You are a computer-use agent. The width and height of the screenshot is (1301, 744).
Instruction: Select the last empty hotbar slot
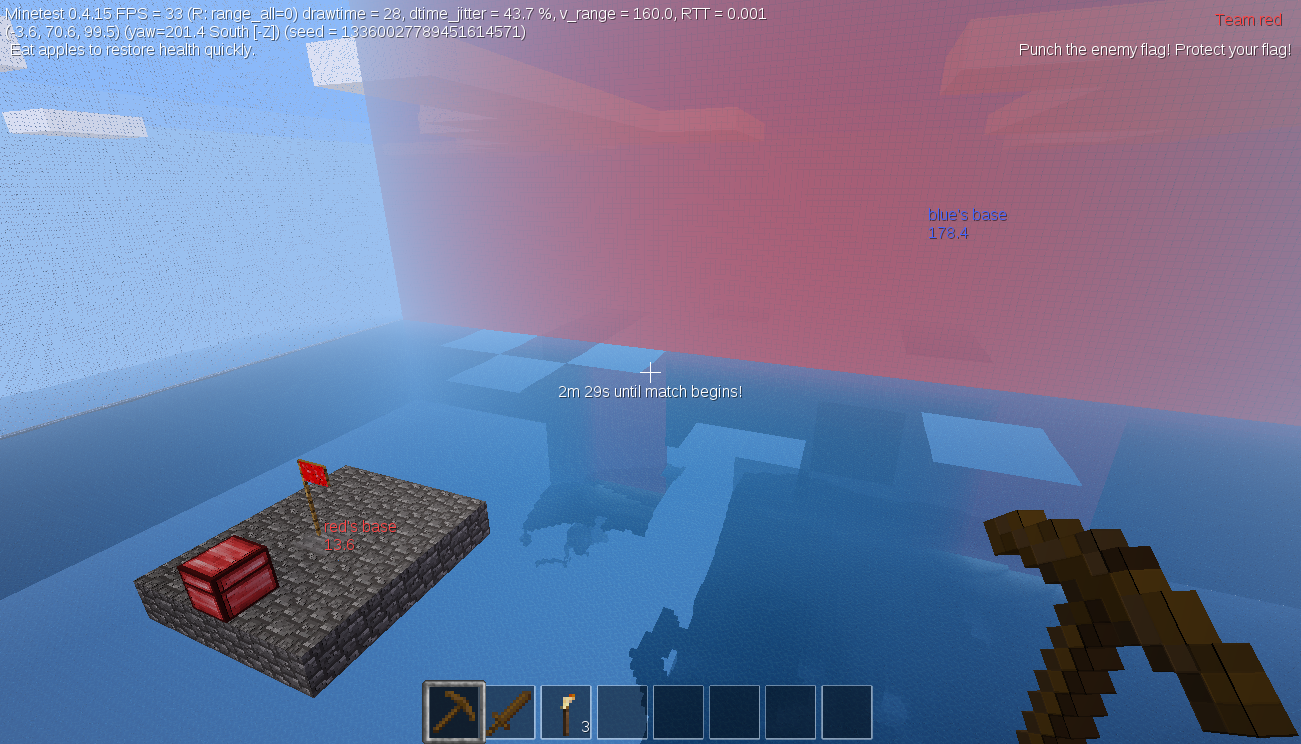[846, 711]
